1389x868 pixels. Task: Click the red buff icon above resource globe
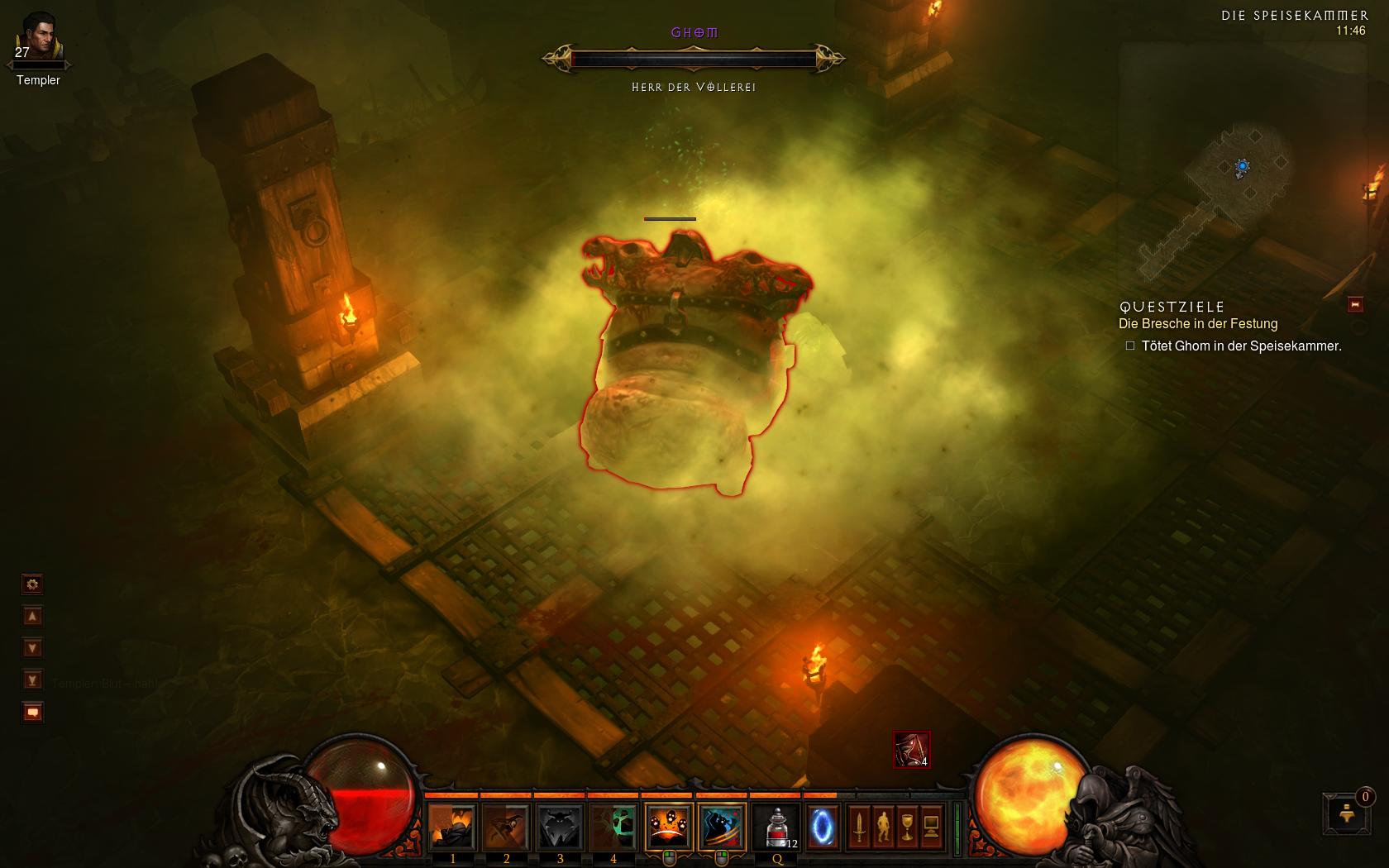[x=911, y=750]
